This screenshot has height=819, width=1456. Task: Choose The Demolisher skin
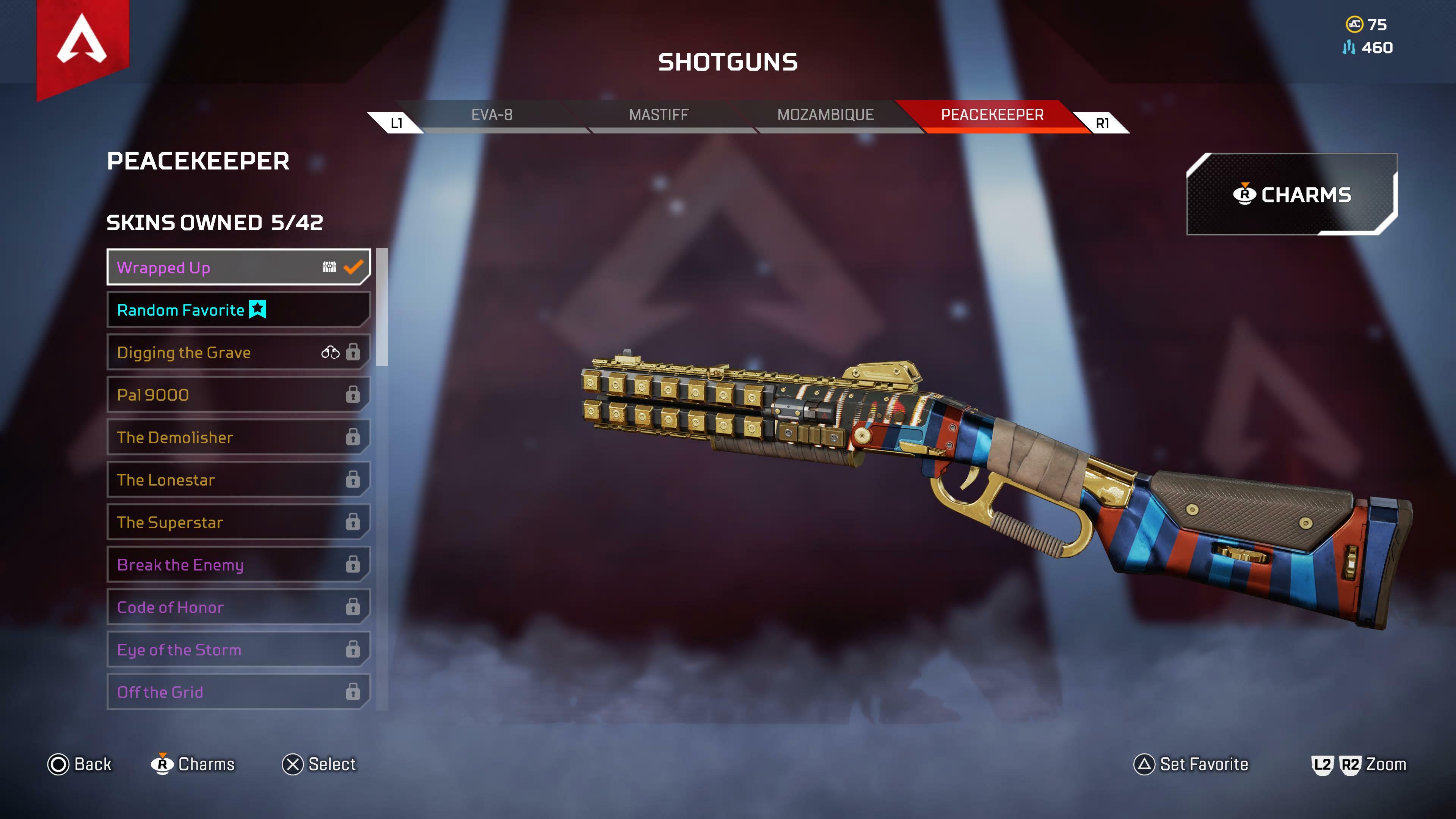238,437
